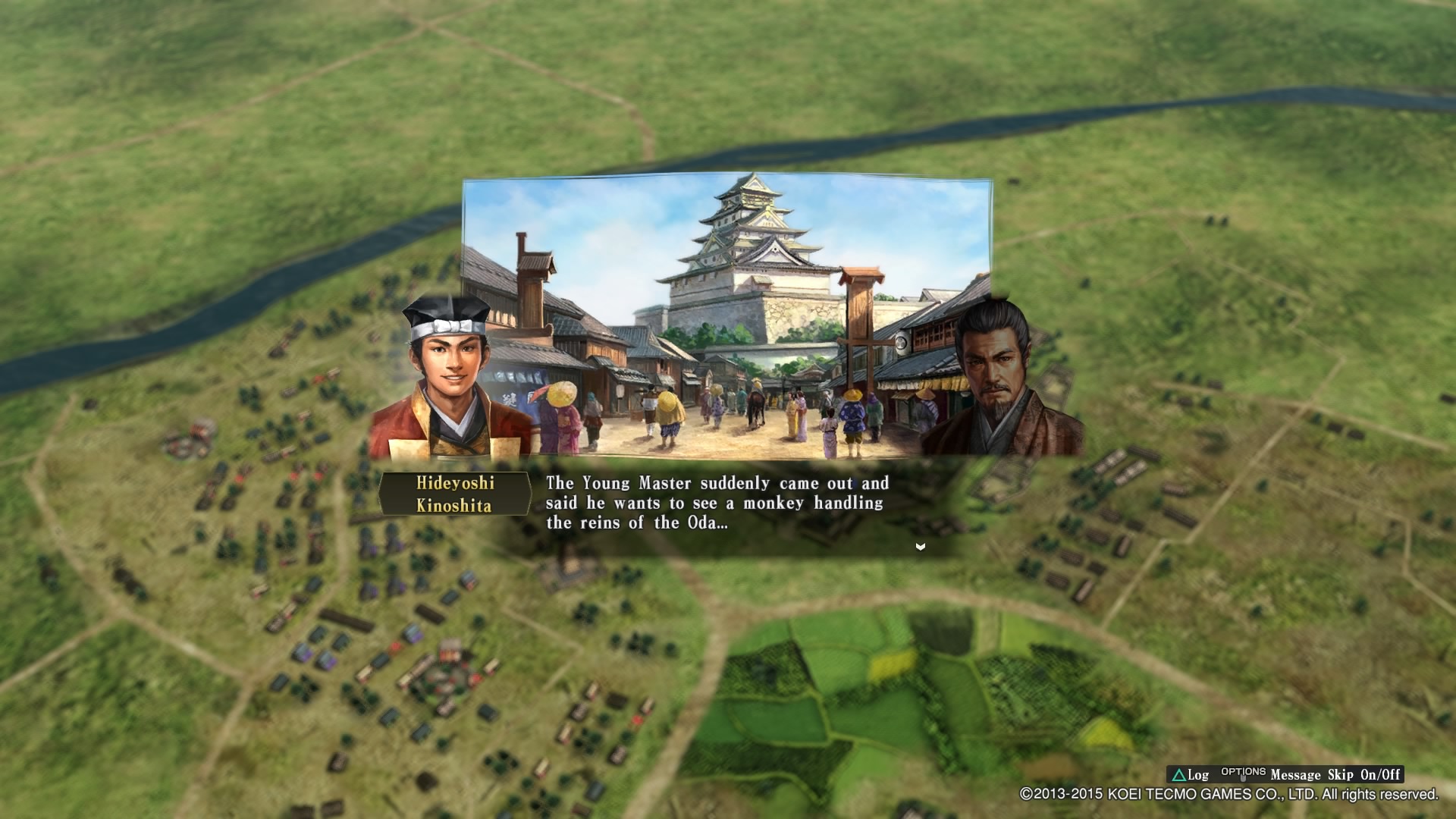Click the white down arrow to advance dialogue
Image resolution: width=1456 pixels, height=819 pixels.
[x=920, y=545]
